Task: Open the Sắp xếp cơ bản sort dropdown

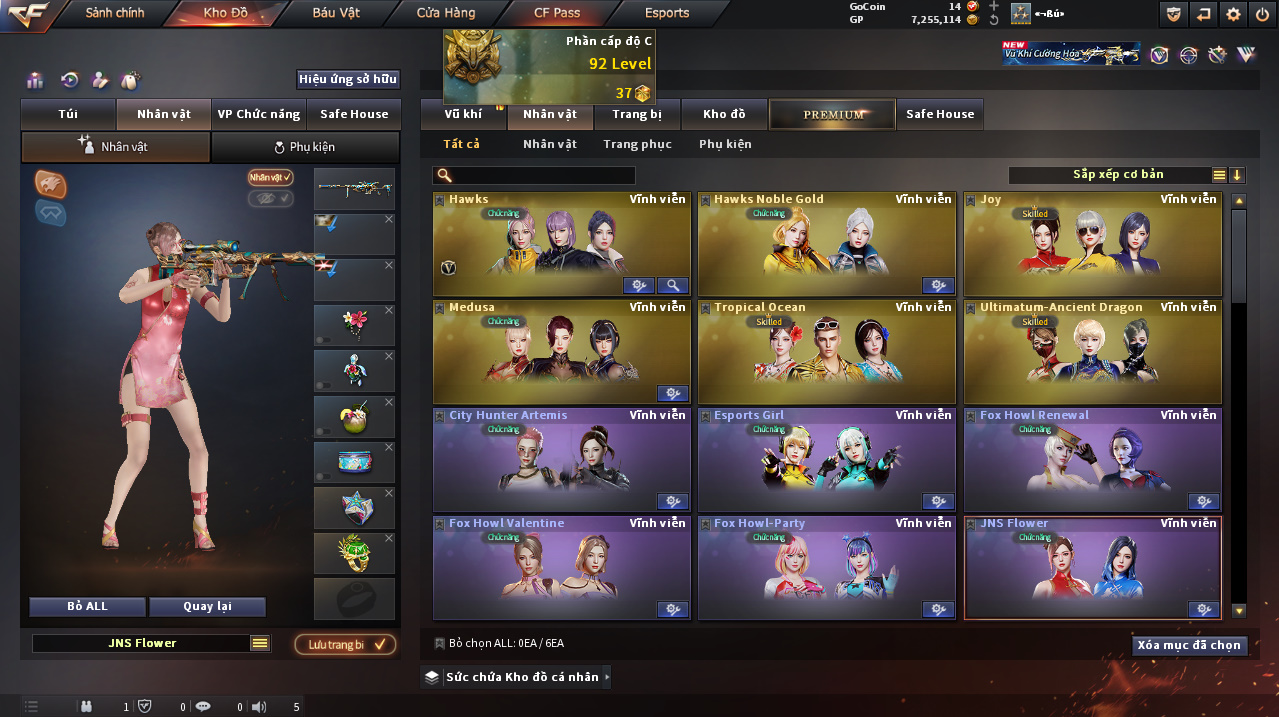Action: point(1118,175)
